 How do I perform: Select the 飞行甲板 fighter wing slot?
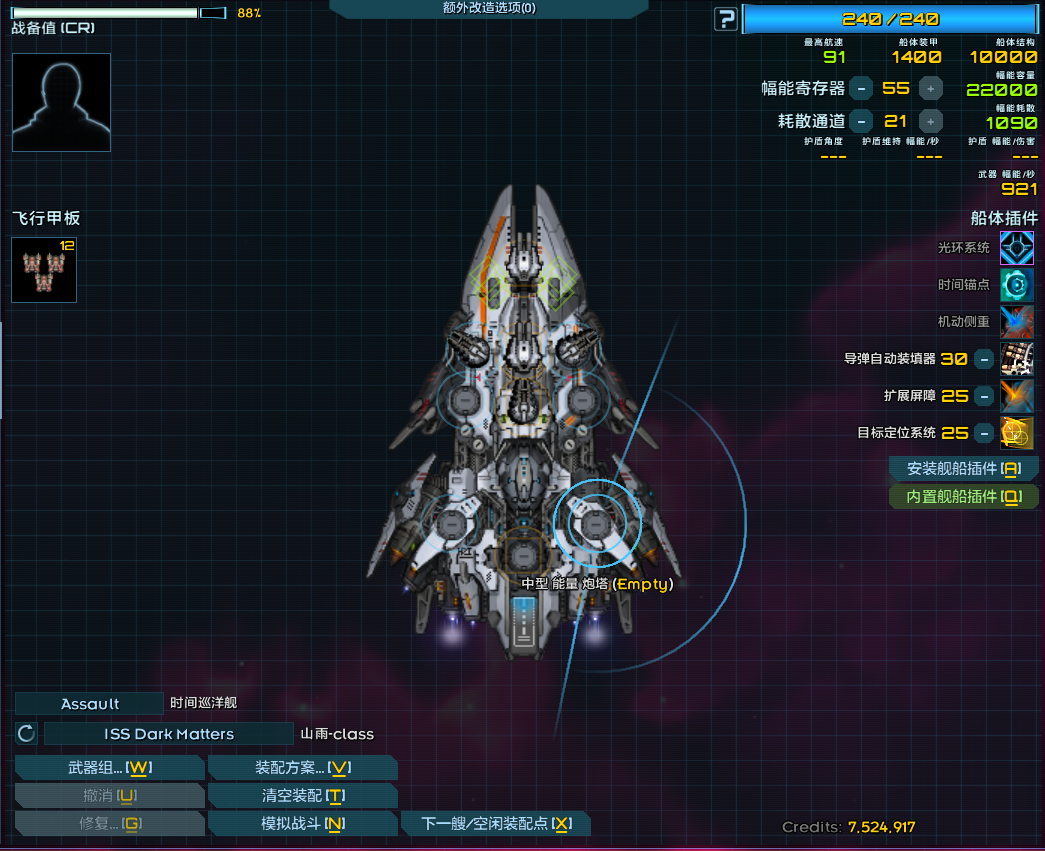point(44,269)
